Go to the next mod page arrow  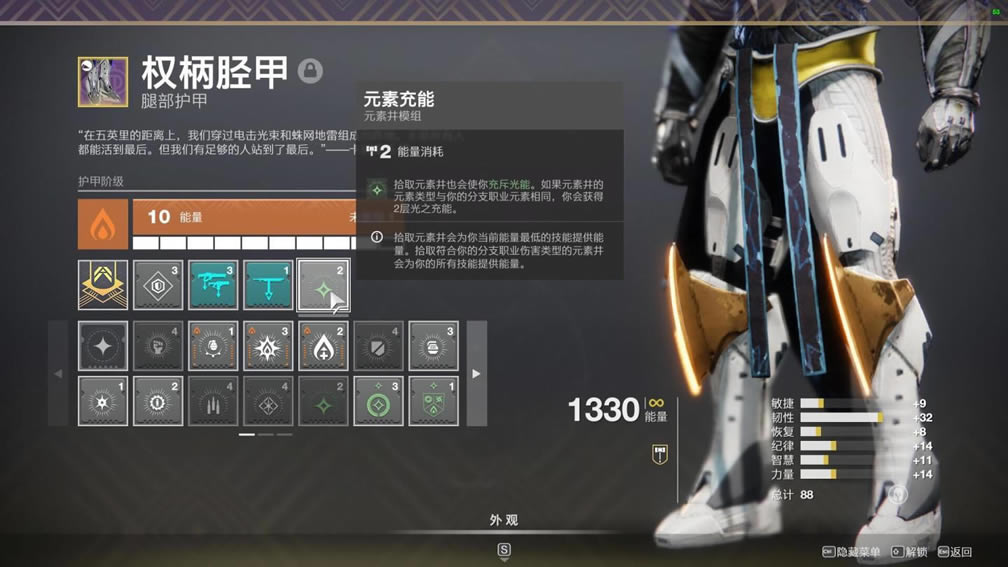coord(476,373)
